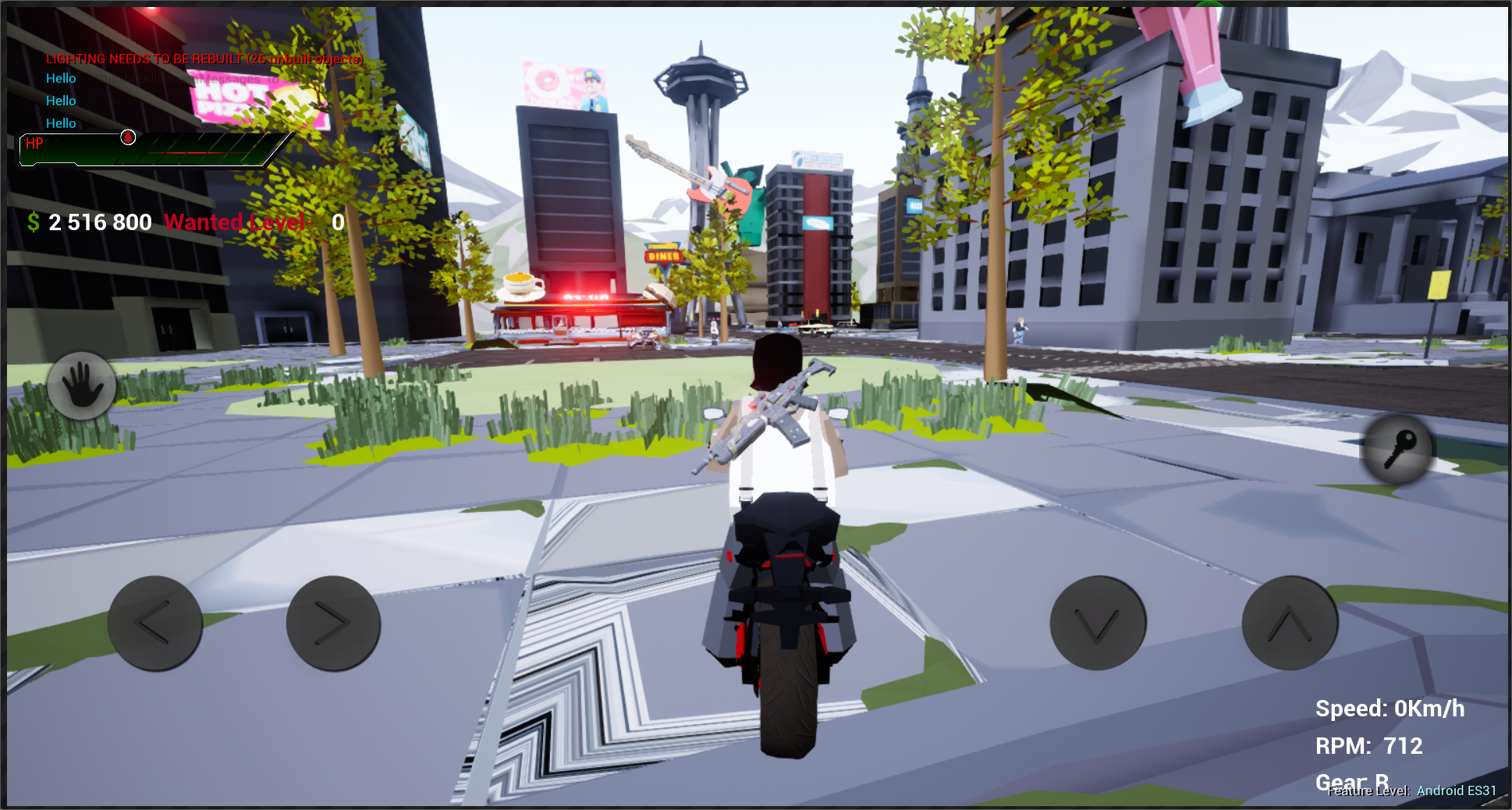Click the latest Hello chat message
Image resolution: width=1512 pixels, height=810 pixels.
60,123
